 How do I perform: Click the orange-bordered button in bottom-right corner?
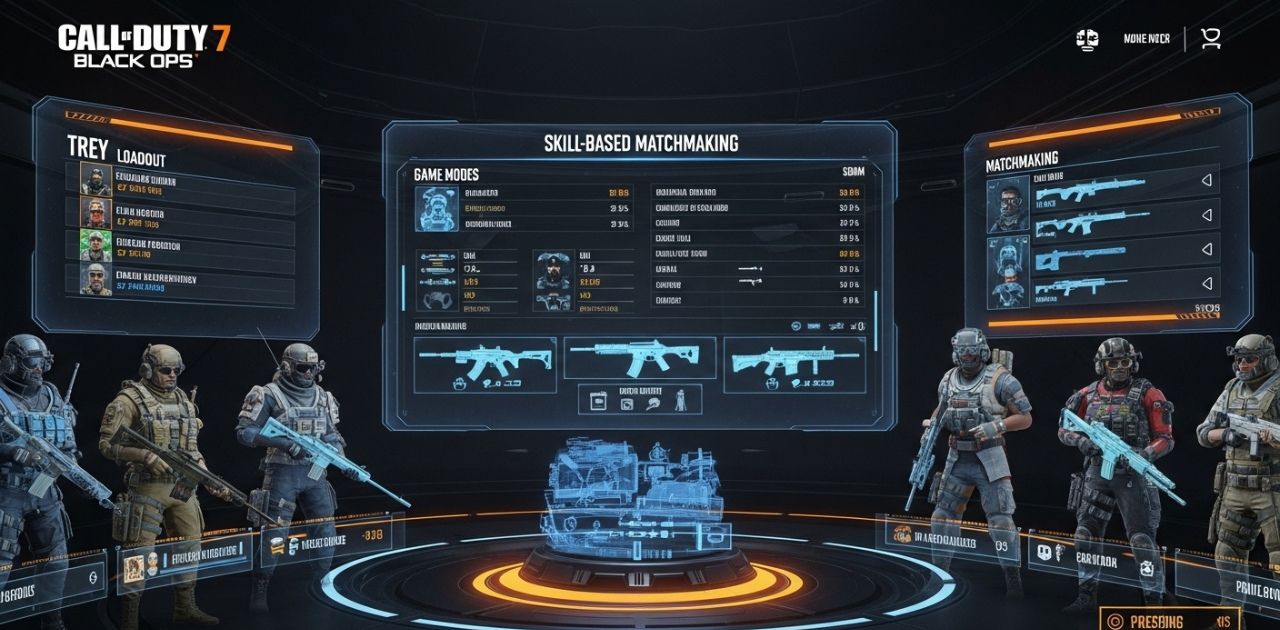[1168, 619]
